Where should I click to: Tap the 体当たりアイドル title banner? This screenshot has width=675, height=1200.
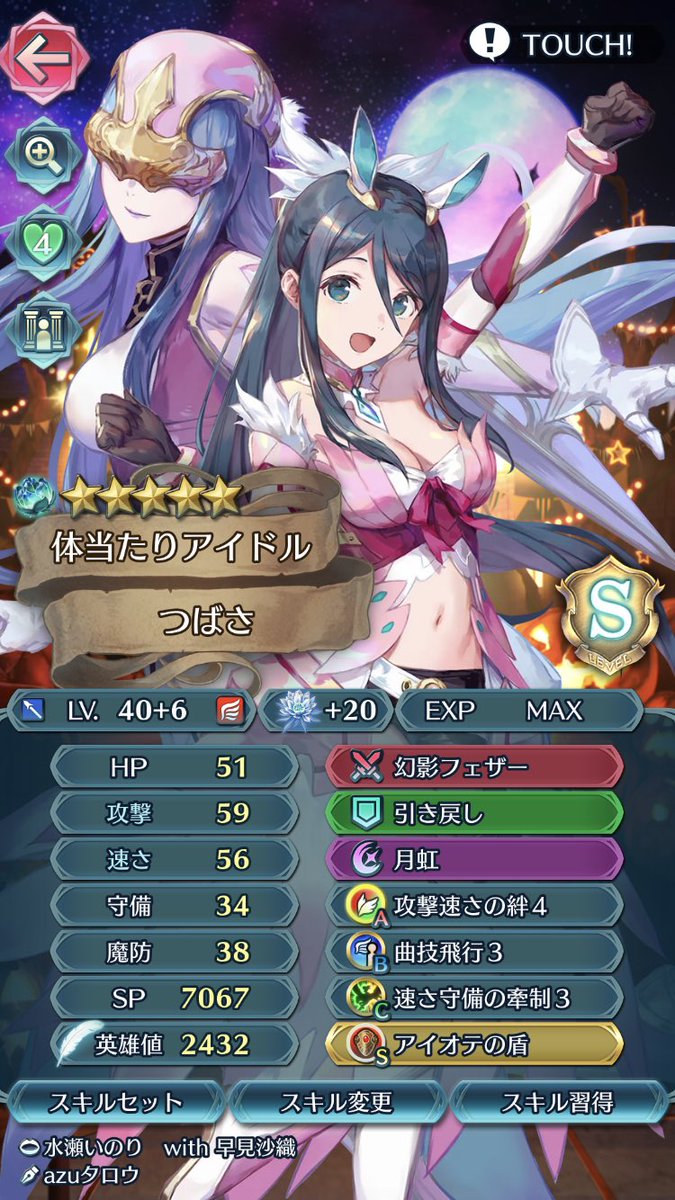180,547
